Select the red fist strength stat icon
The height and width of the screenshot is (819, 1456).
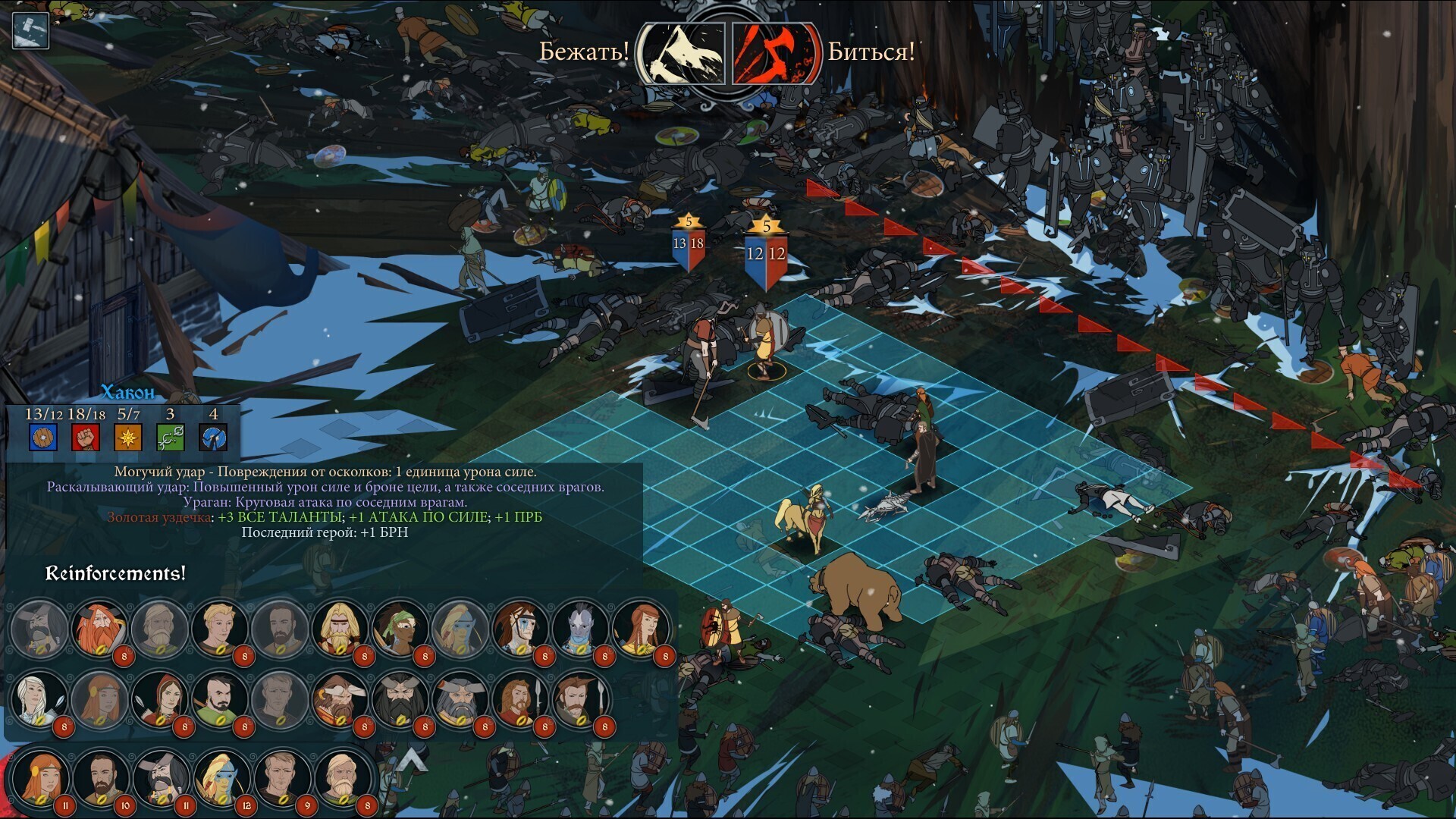[86, 438]
